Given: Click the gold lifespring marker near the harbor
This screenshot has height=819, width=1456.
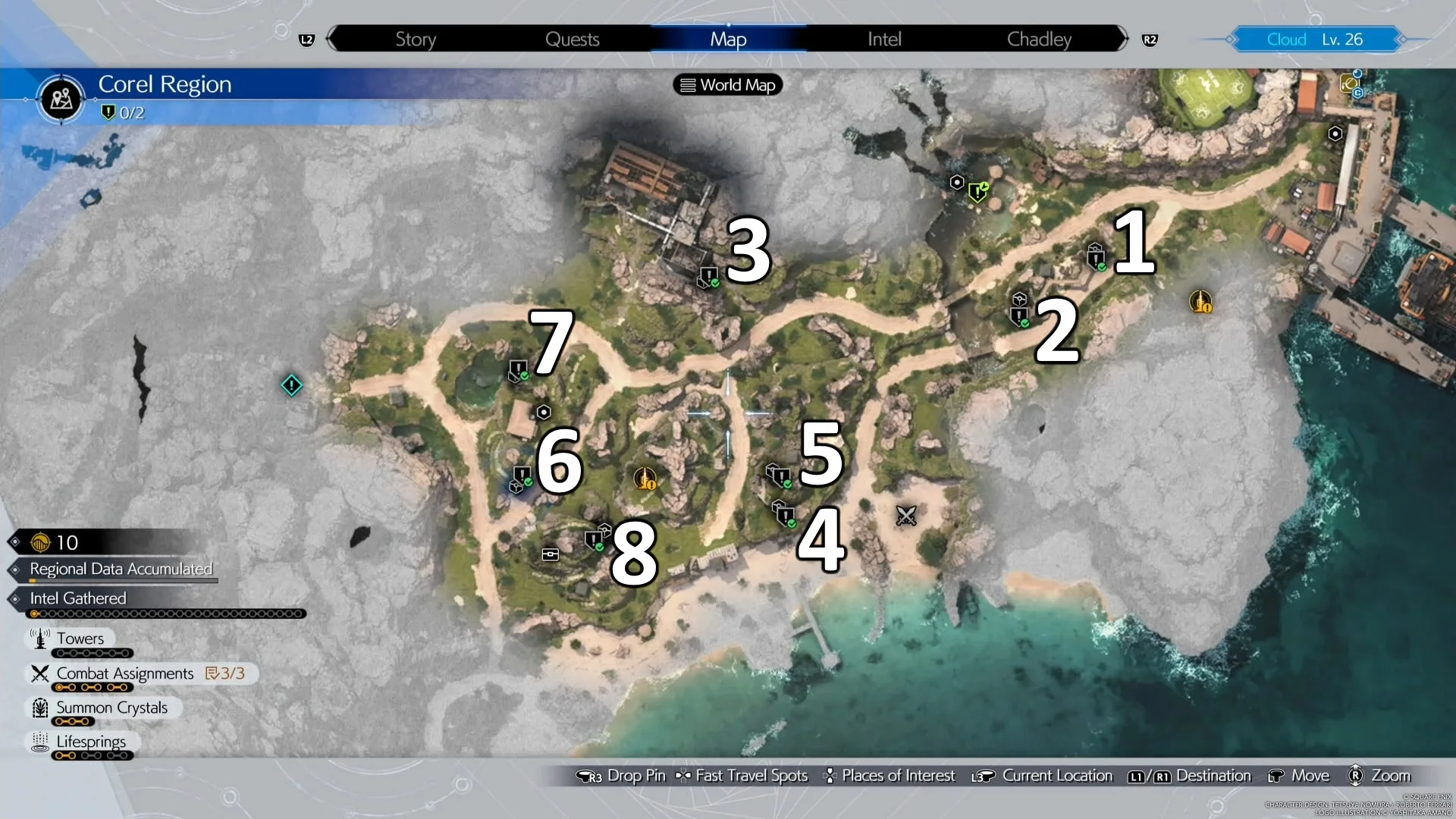Looking at the screenshot, I should click(x=1200, y=303).
